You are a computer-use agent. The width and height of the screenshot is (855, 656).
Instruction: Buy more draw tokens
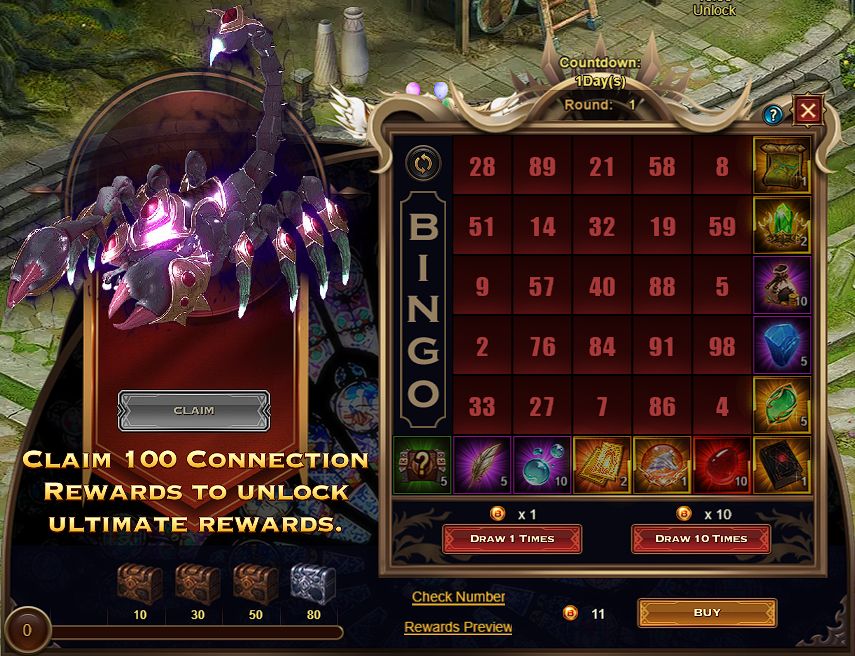coord(707,613)
